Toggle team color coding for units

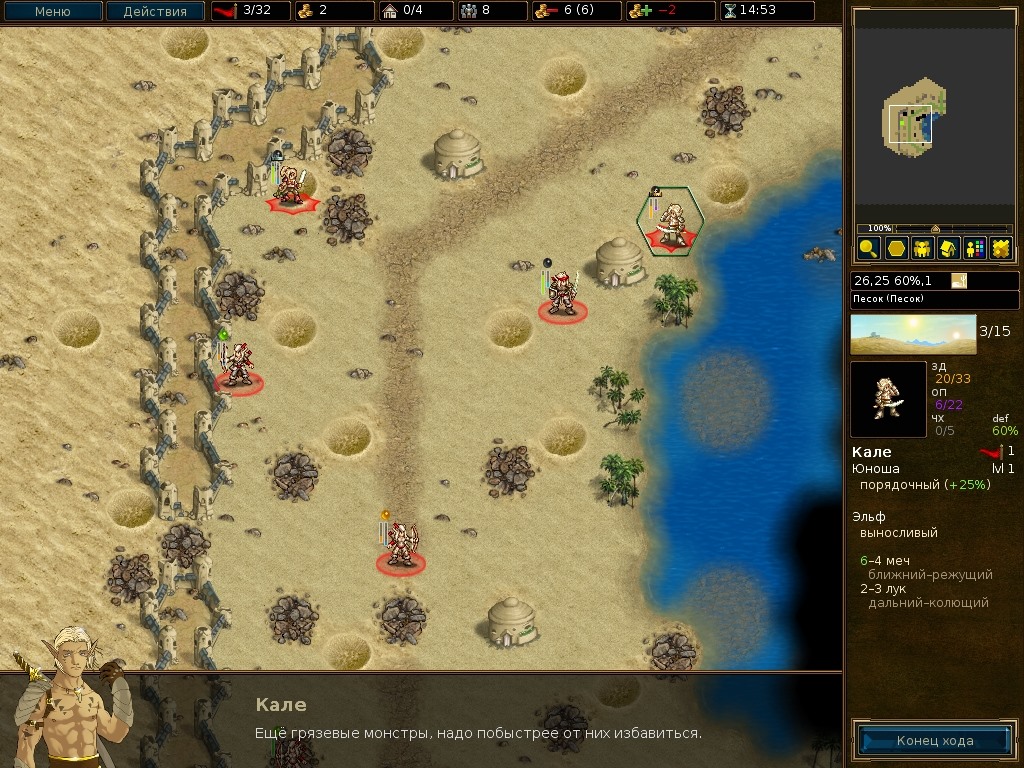point(973,249)
